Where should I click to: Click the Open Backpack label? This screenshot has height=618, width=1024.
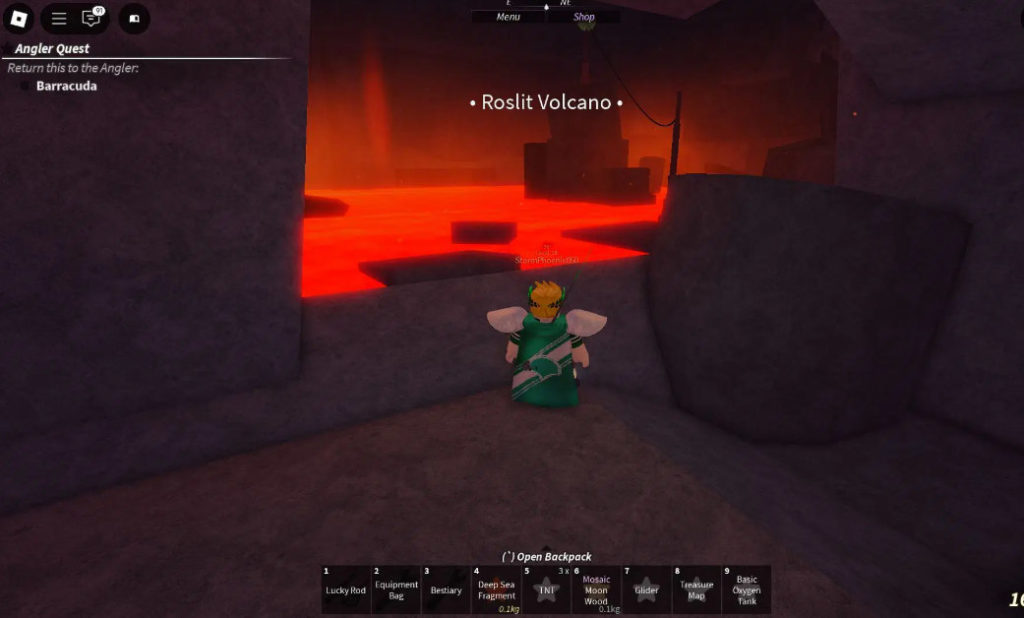click(546, 557)
